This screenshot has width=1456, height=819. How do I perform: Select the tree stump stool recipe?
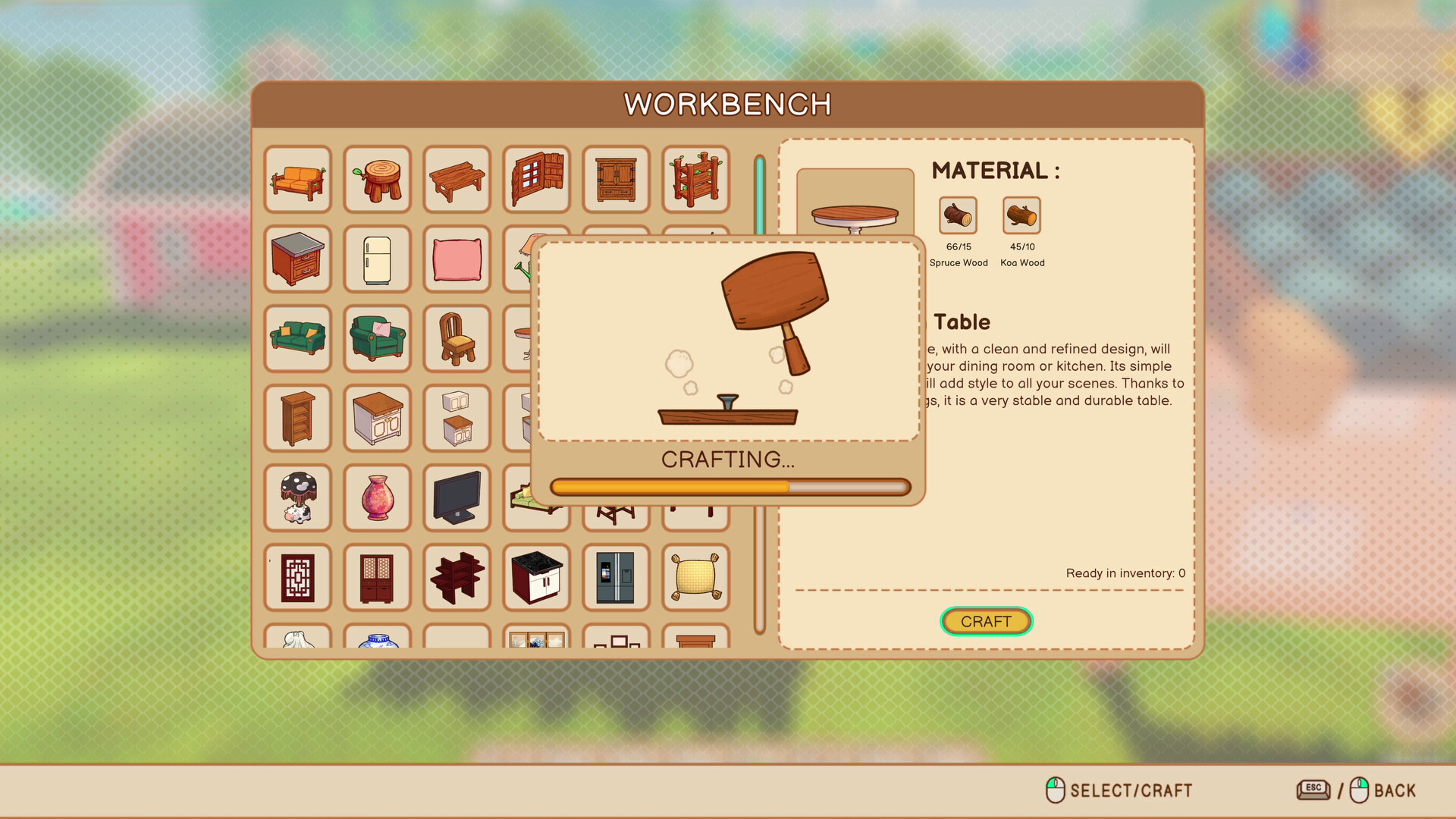pyautogui.click(x=377, y=180)
